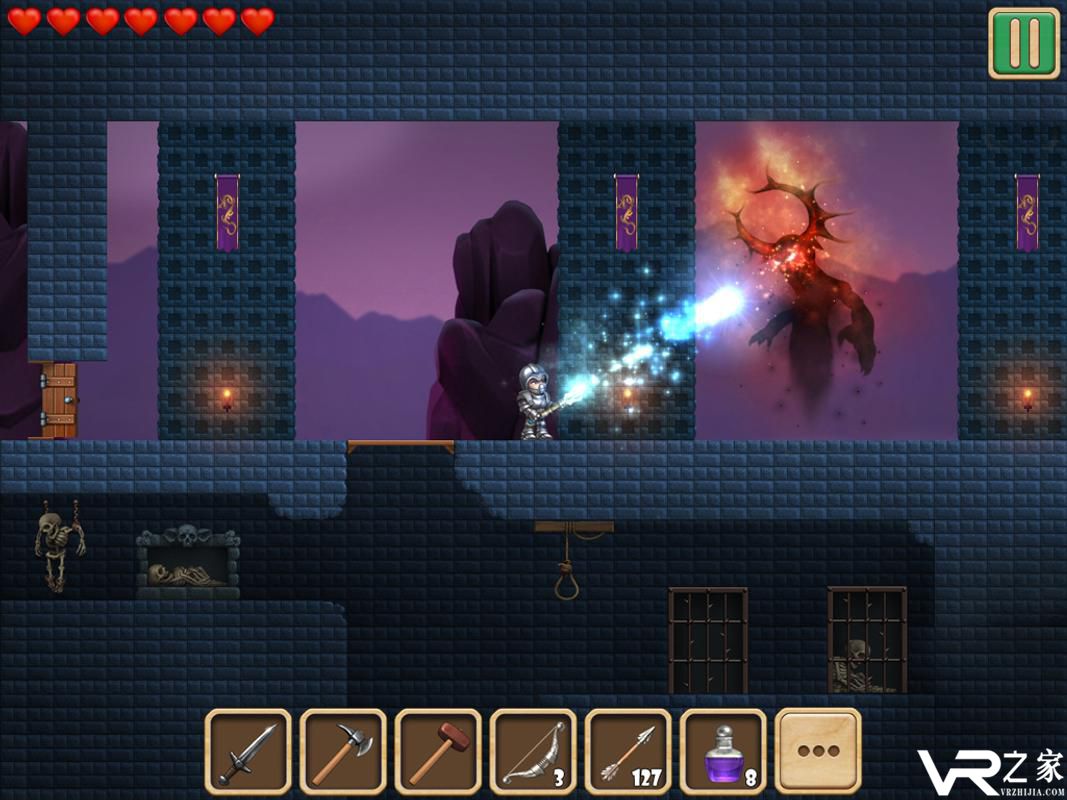Open the full inventory with three dots
1067x800 pixels.
(817, 751)
